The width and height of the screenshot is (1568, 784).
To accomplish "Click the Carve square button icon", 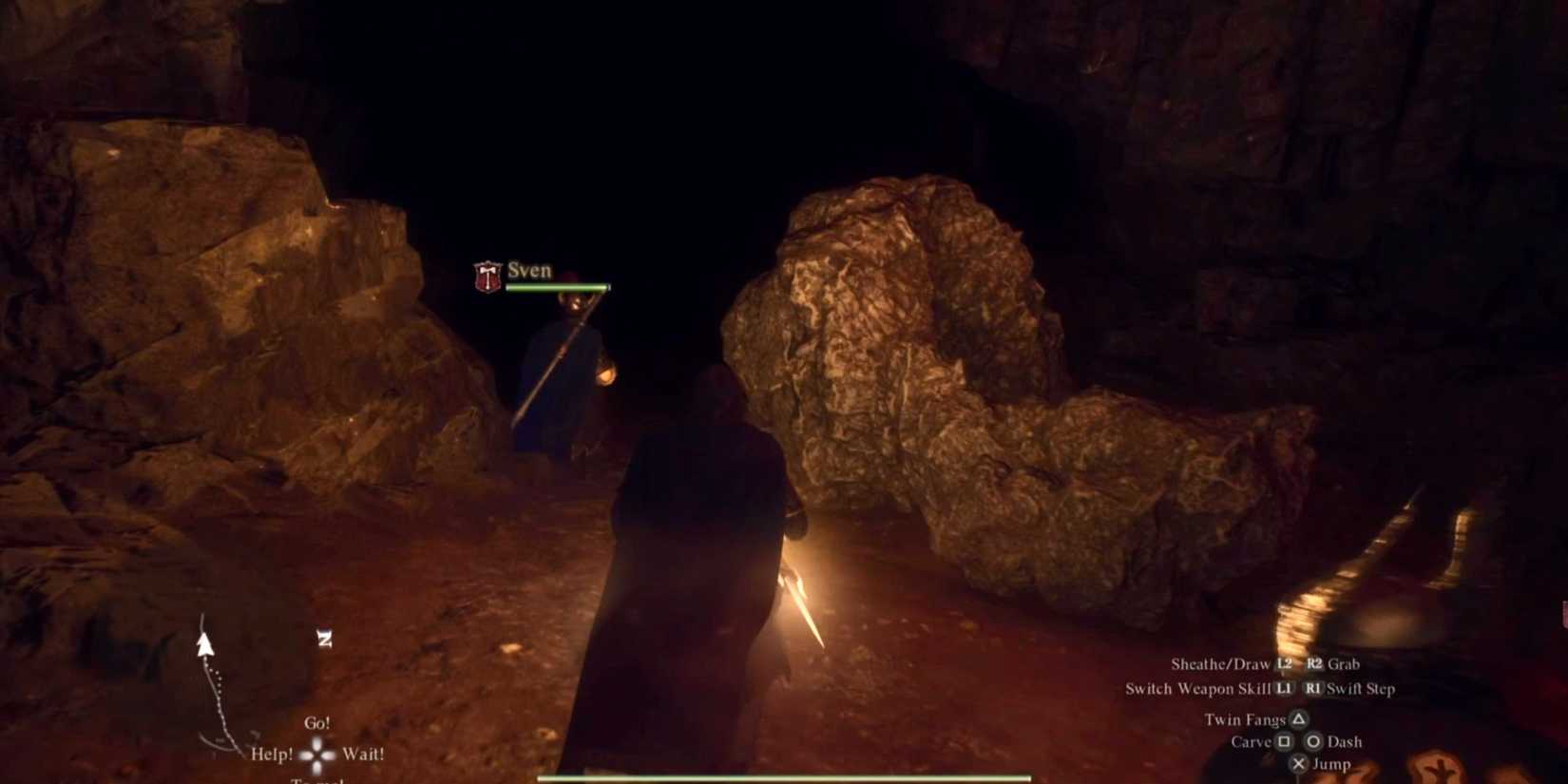I will coord(1286,742).
